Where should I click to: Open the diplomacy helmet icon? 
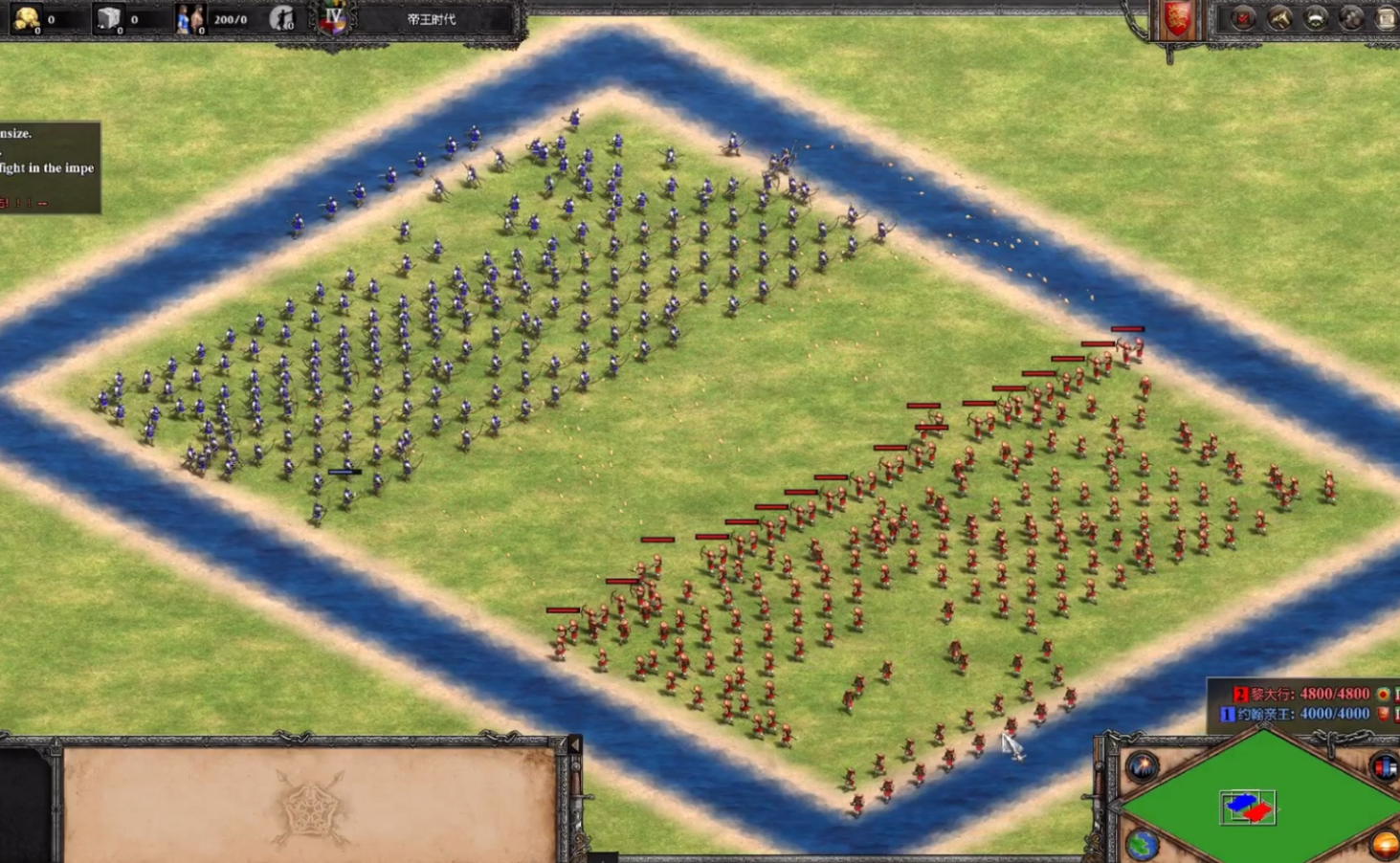click(x=1315, y=18)
